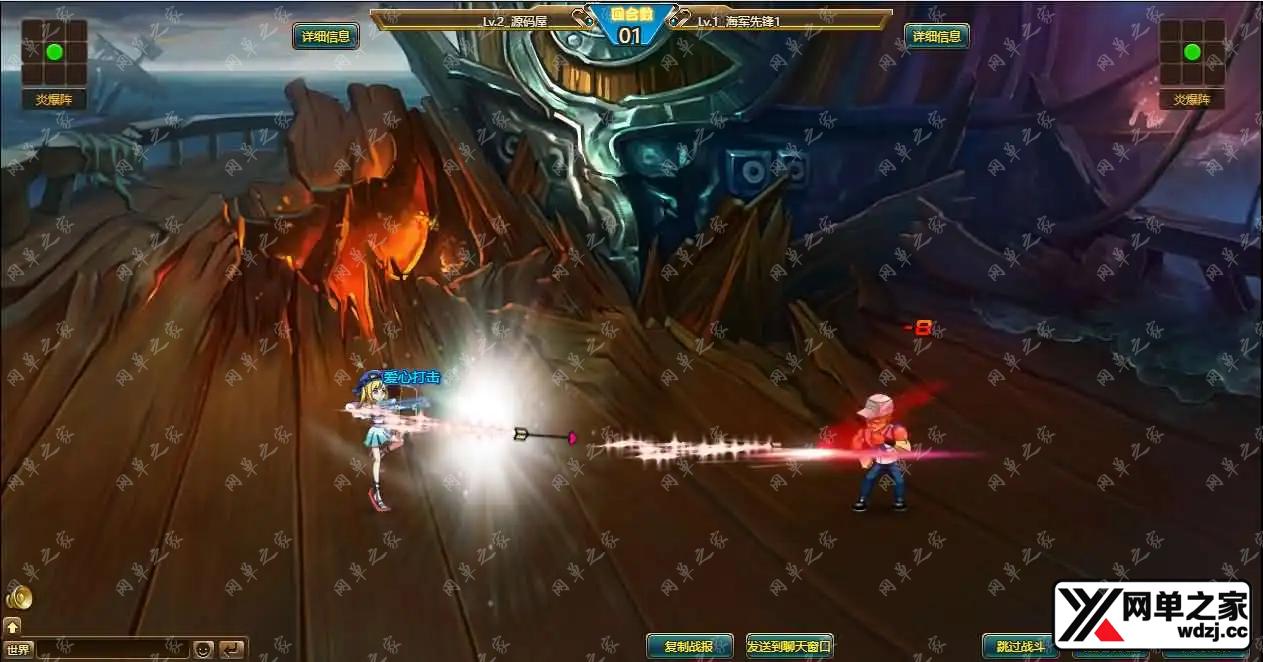Click 发送到聊天窗口 button
The width and height of the screenshot is (1263, 662).
click(789, 646)
